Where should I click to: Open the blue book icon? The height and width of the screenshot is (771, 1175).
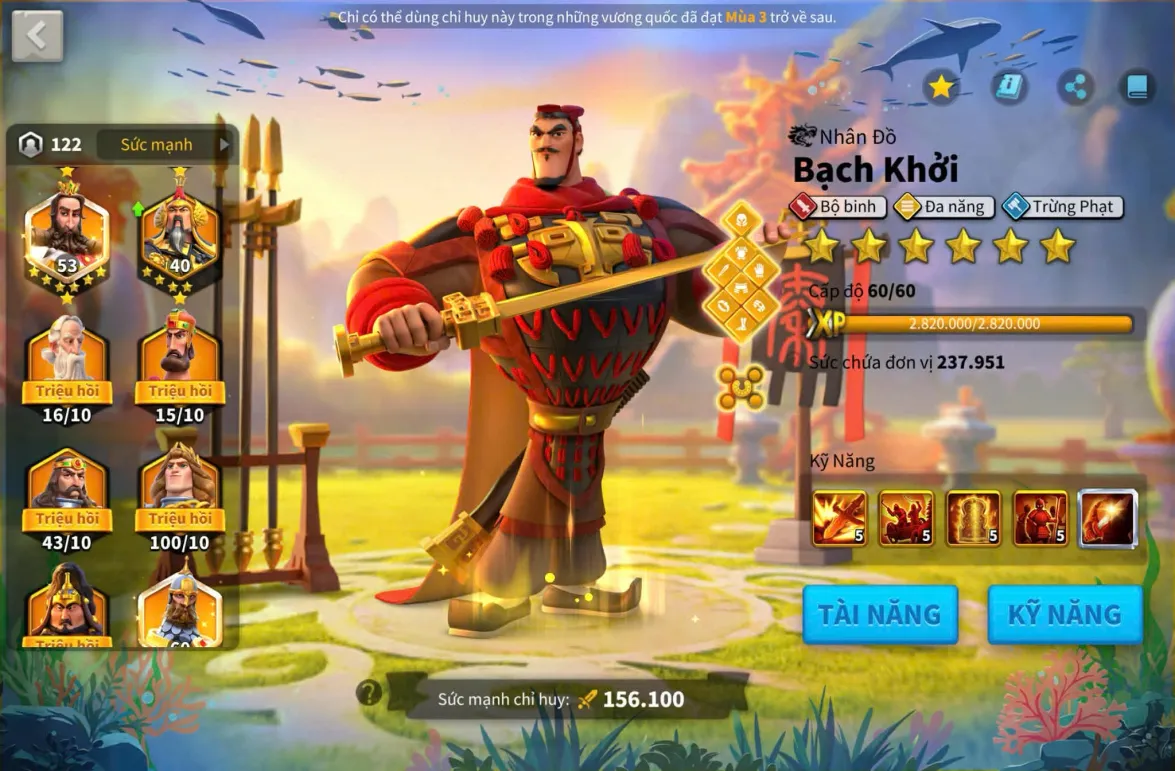tap(1137, 88)
